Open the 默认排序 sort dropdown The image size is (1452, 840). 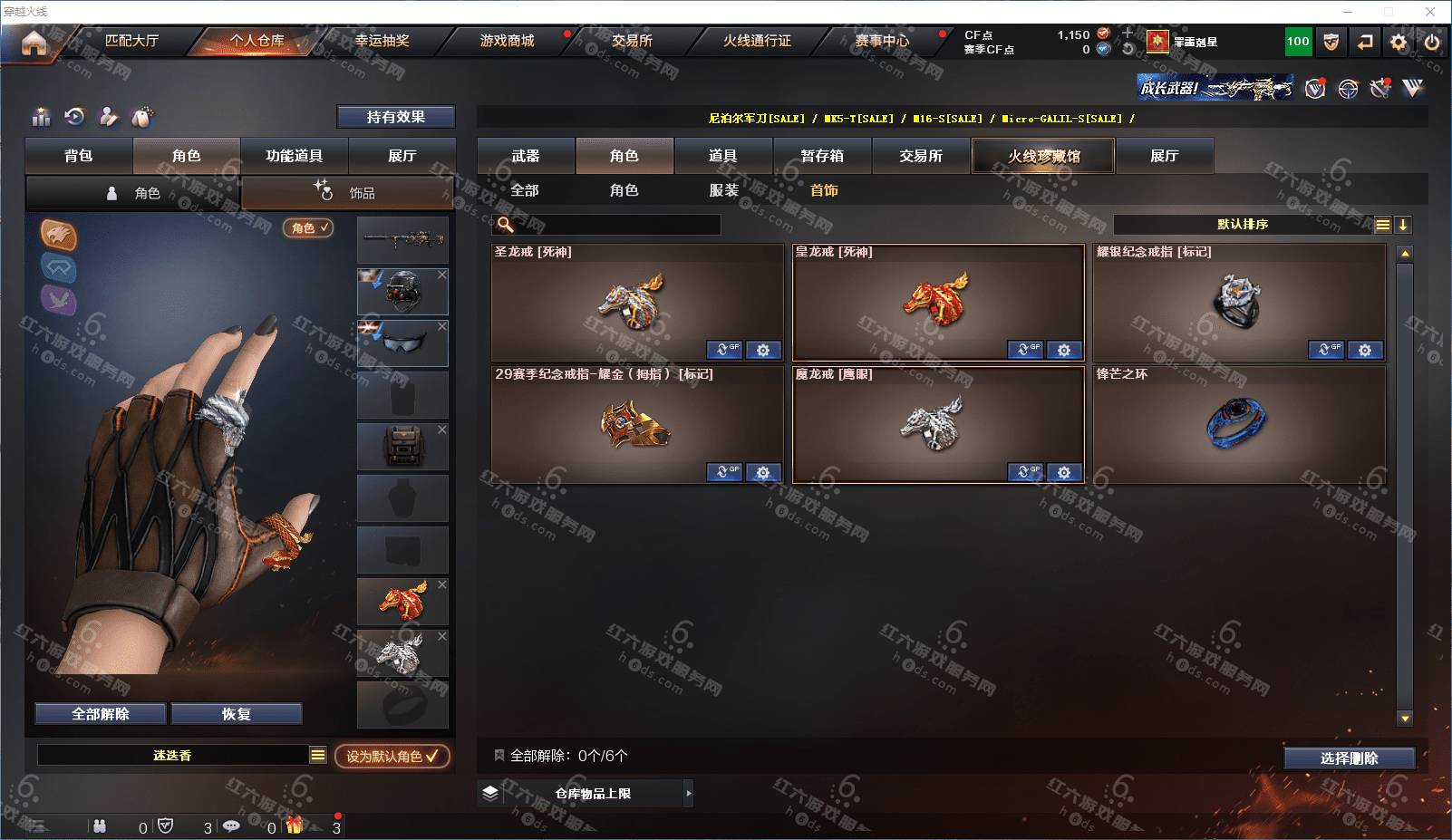click(x=1243, y=225)
